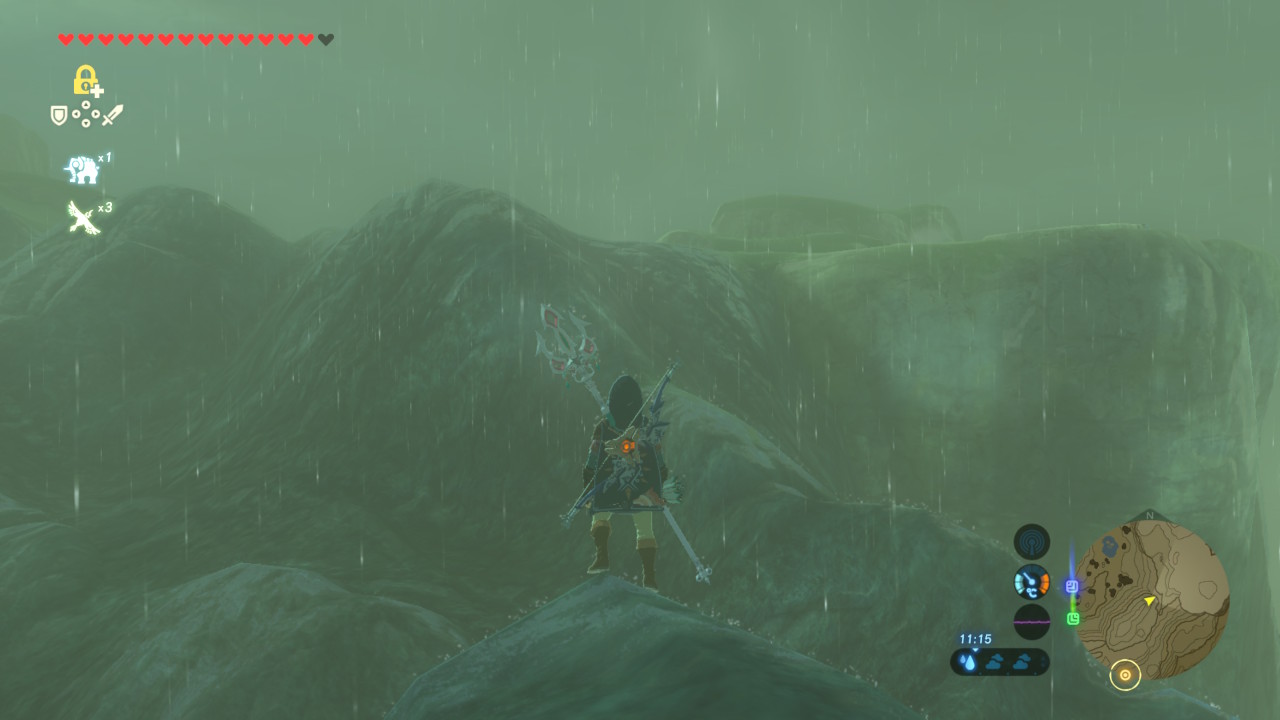The image size is (1280, 720).
Task: Open the shield quick-select icon
Action: click(x=59, y=116)
